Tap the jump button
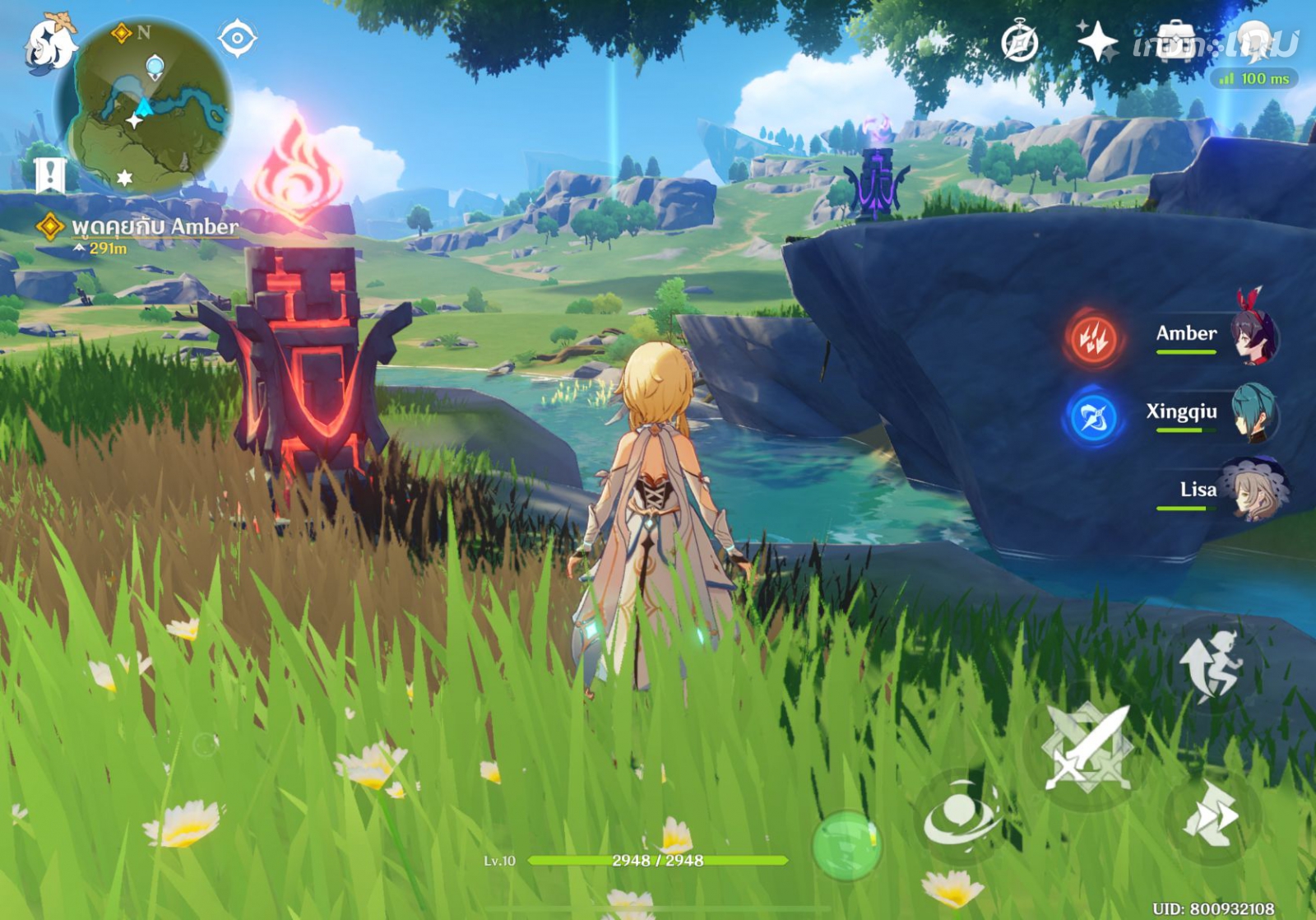This screenshot has height=920, width=1316. [1209, 667]
